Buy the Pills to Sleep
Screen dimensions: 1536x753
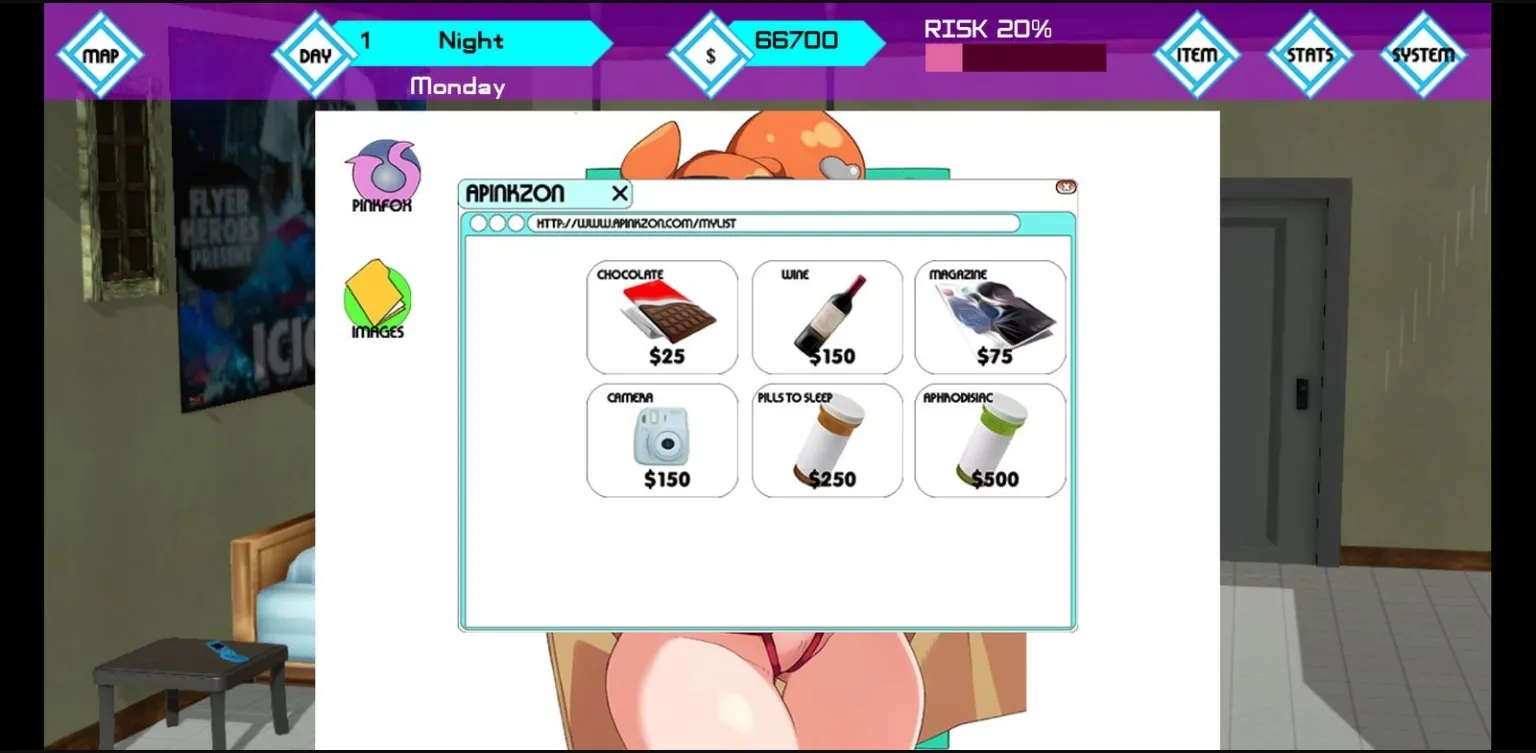tap(827, 440)
